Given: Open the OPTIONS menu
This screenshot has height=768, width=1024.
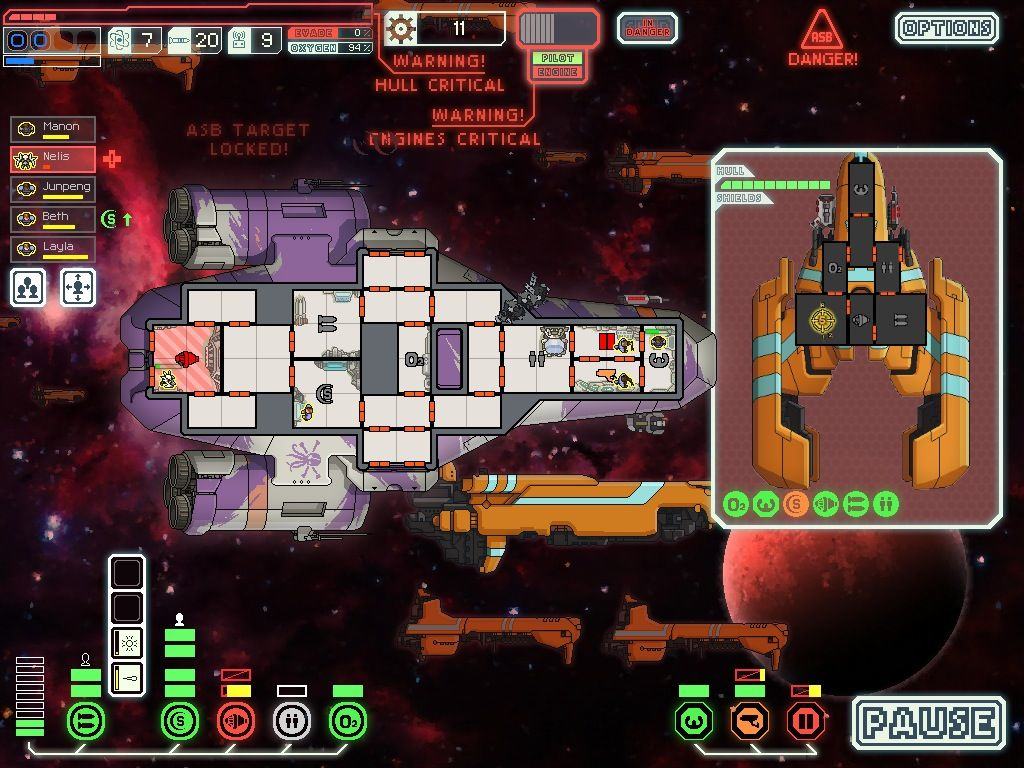Looking at the screenshot, I should [x=946, y=28].
